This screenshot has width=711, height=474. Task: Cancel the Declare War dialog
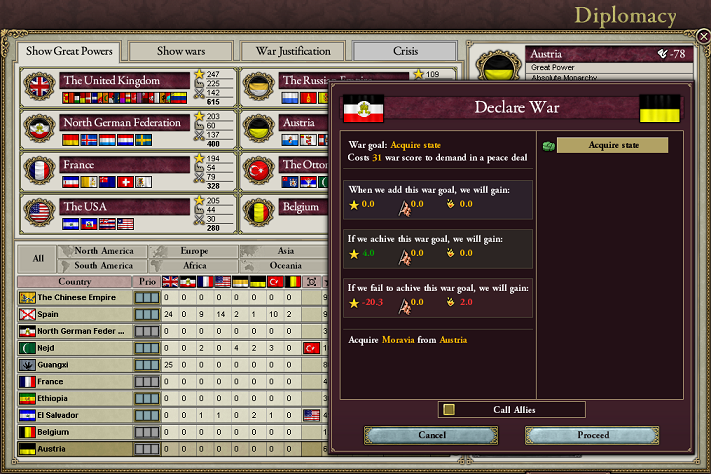pyautogui.click(x=431, y=435)
